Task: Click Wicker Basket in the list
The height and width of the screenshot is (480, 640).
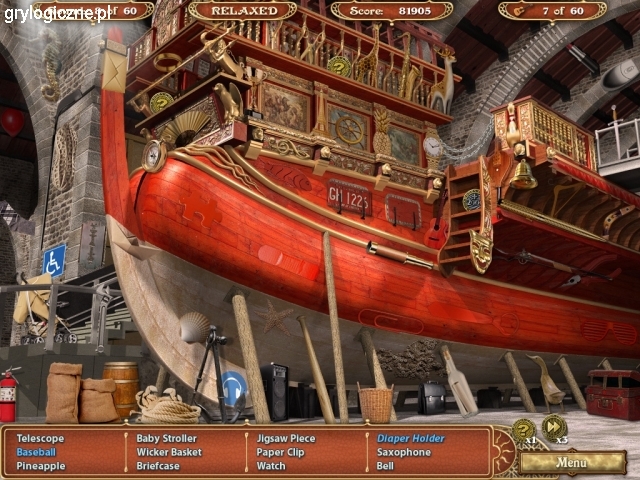Action: tap(170, 452)
